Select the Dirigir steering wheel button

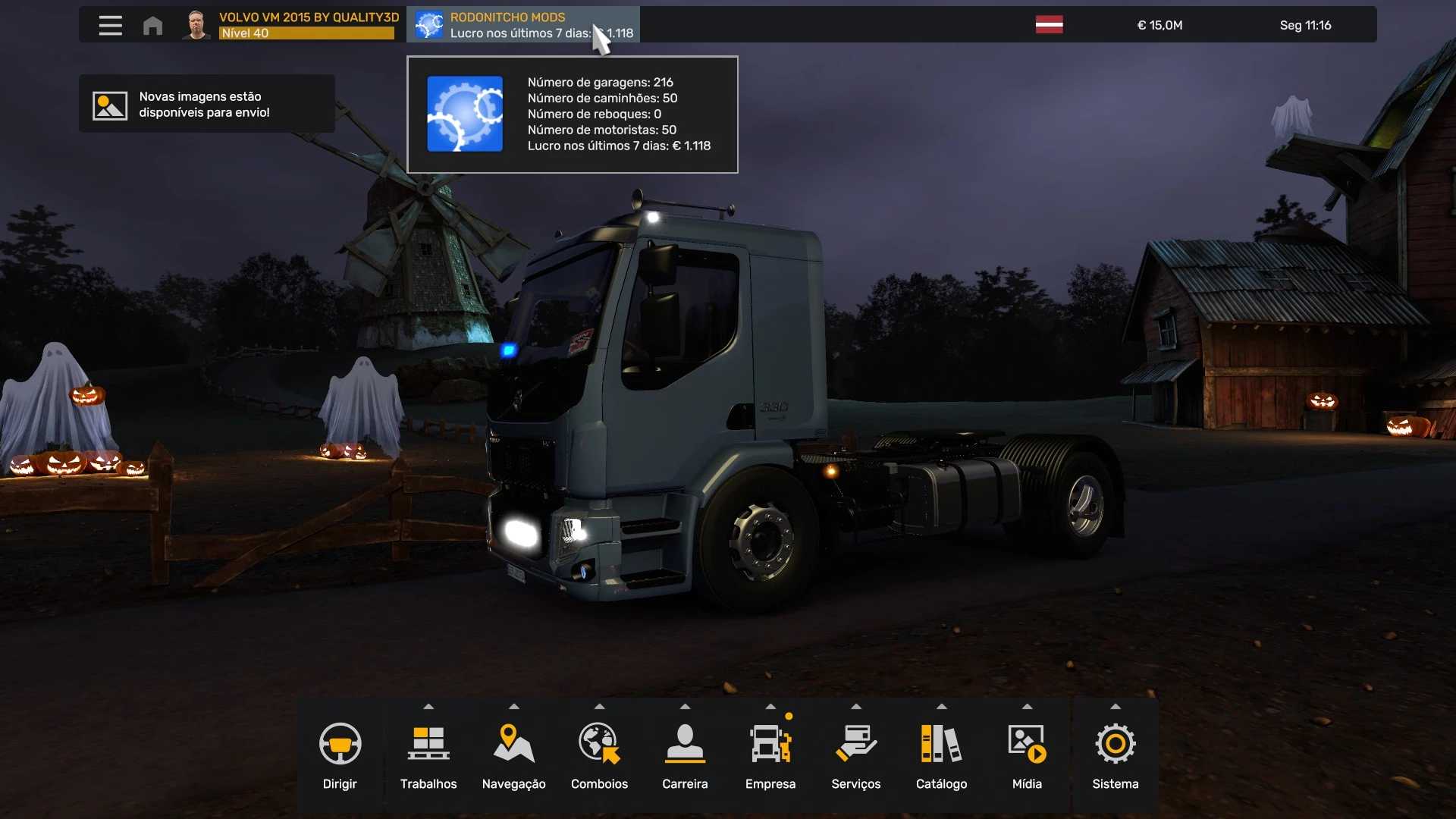pos(340,755)
